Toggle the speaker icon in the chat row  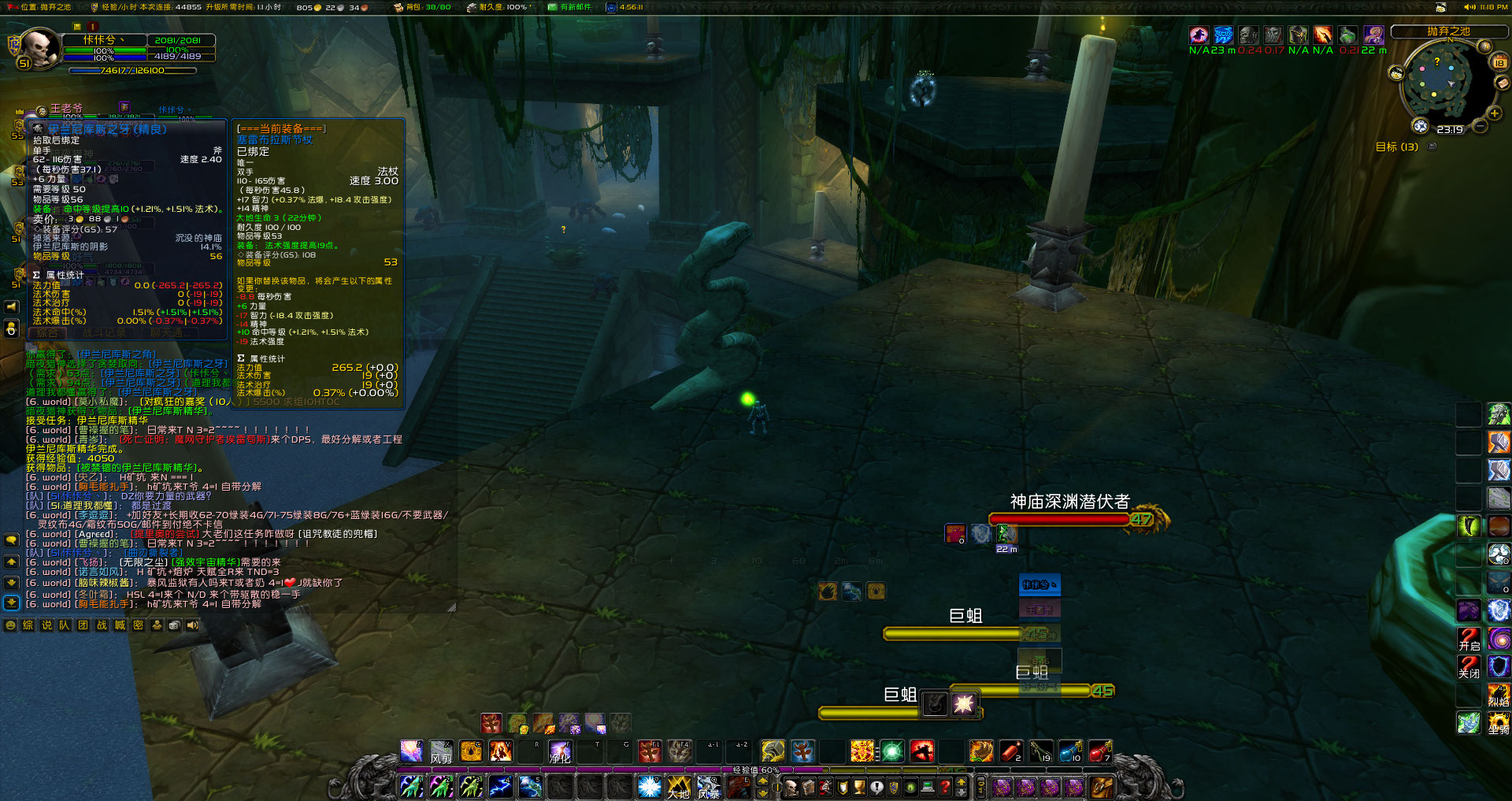click(x=193, y=625)
